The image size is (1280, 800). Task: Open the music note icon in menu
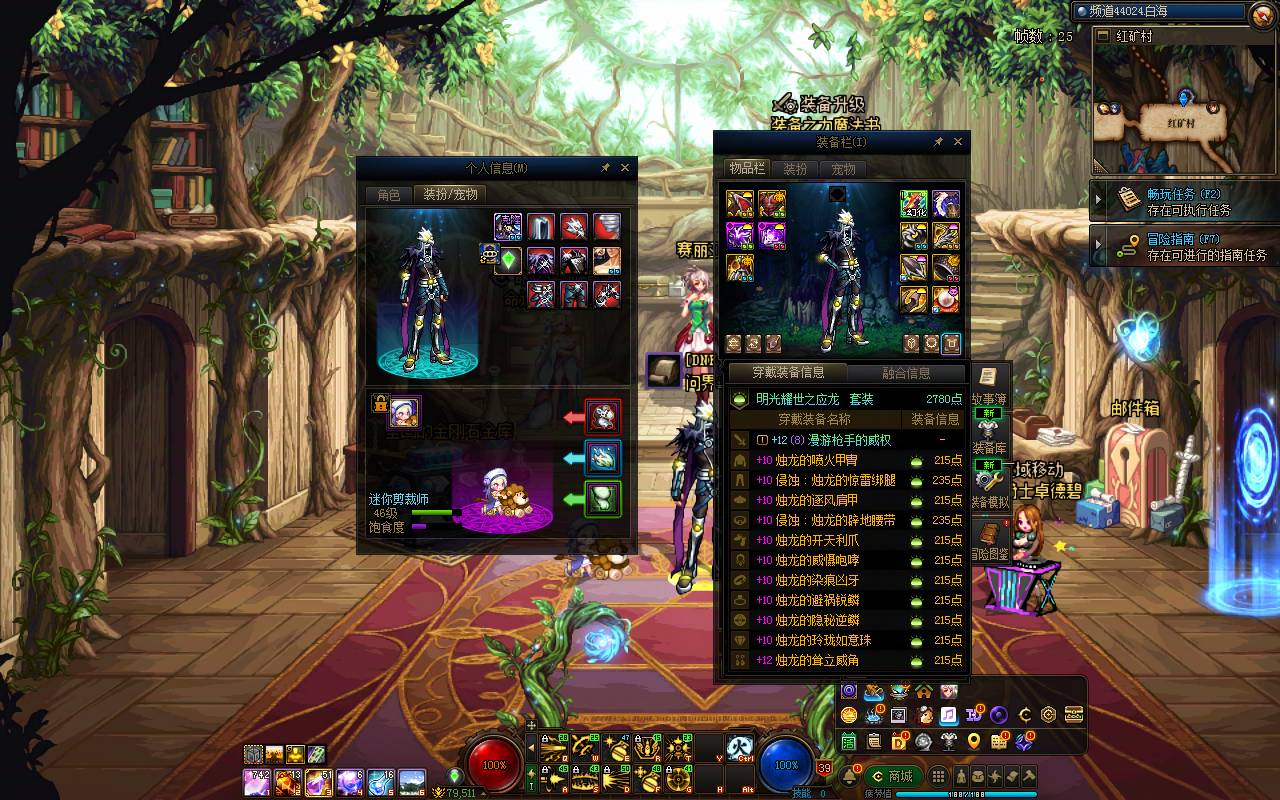tap(947, 715)
